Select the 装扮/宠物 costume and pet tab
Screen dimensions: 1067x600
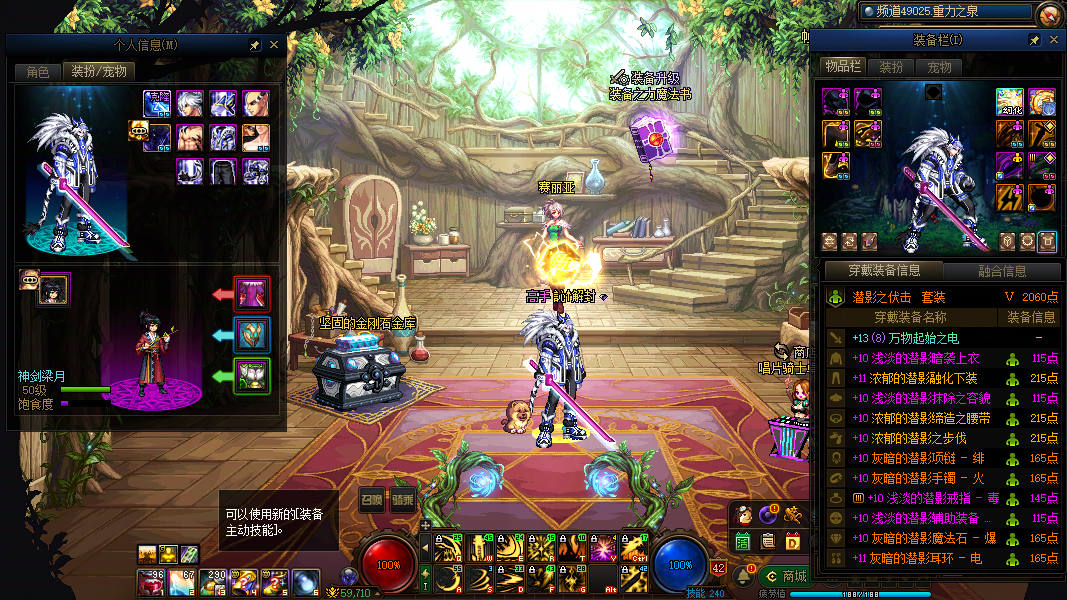coord(97,72)
